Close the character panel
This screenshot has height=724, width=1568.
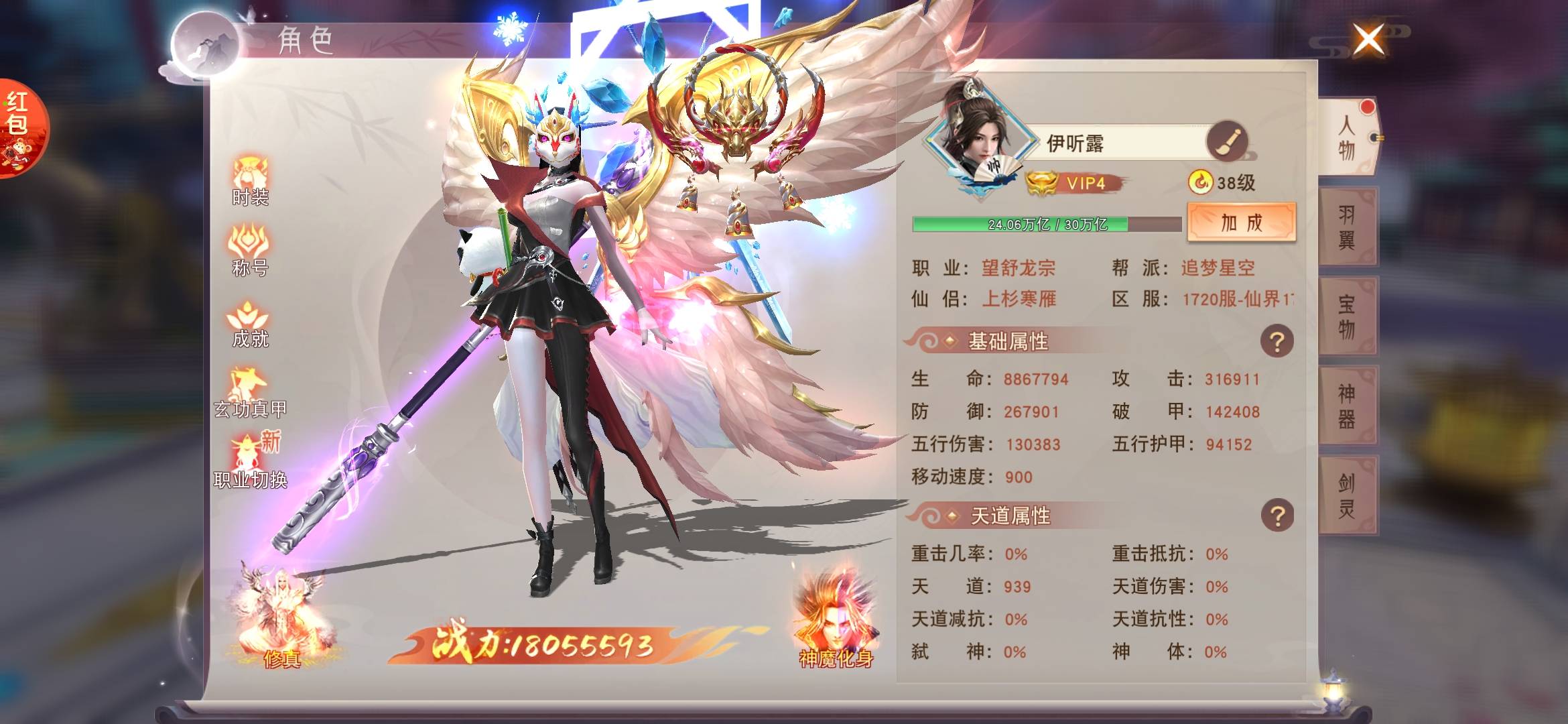[x=1368, y=40]
